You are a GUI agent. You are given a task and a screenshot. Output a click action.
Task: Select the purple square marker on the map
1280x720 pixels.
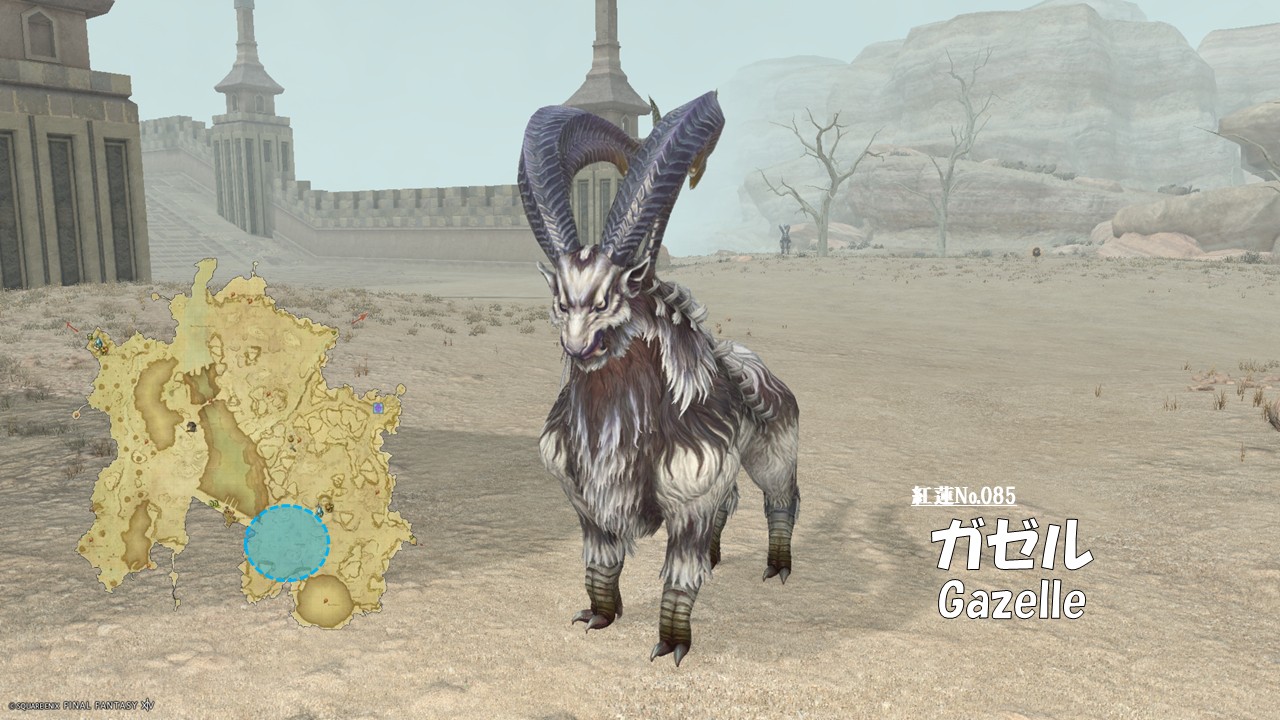[378, 408]
